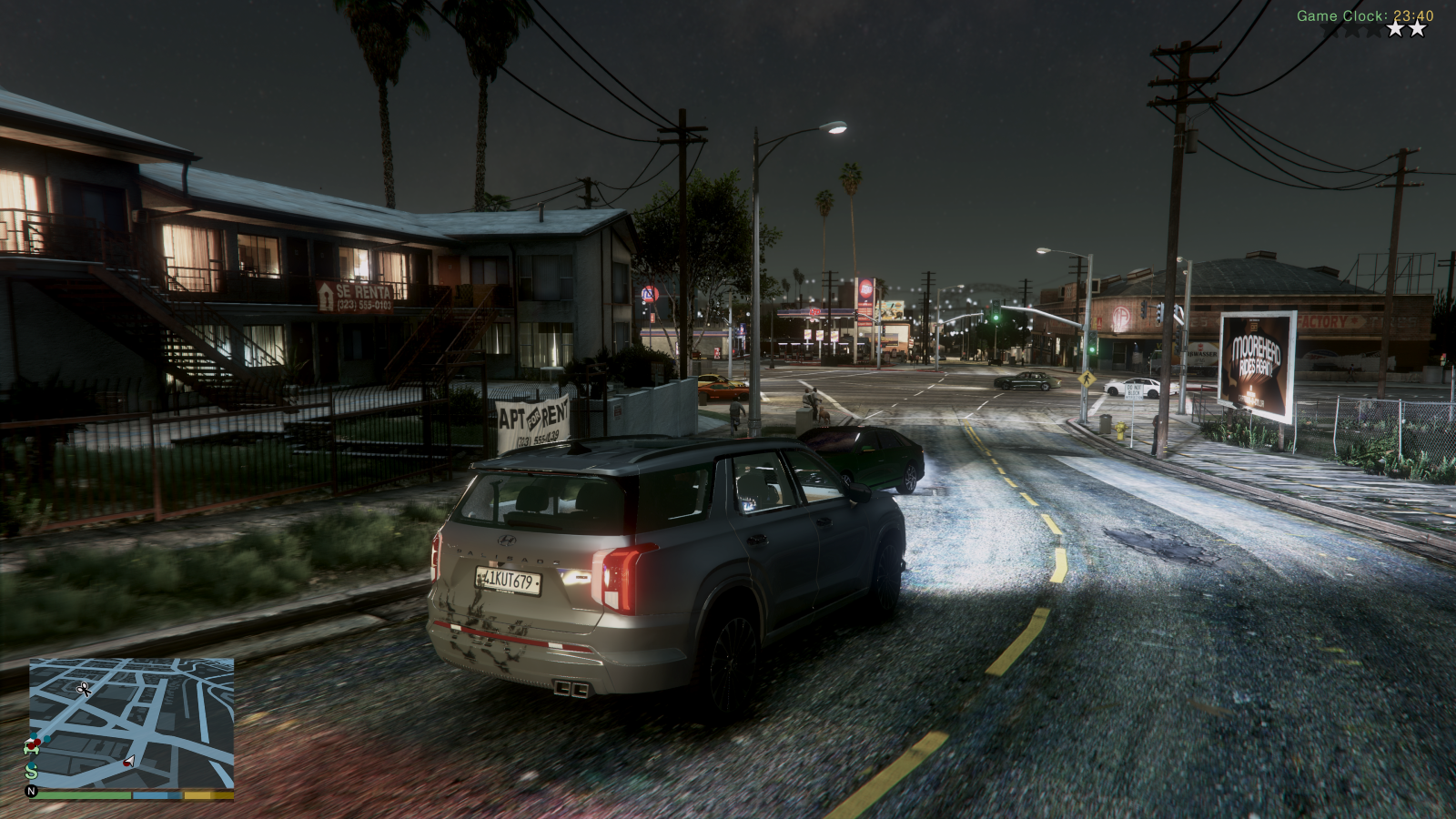Select the scissors barber shop icon on minimap
Viewport: 1456px width, 819px height.
point(84,690)
